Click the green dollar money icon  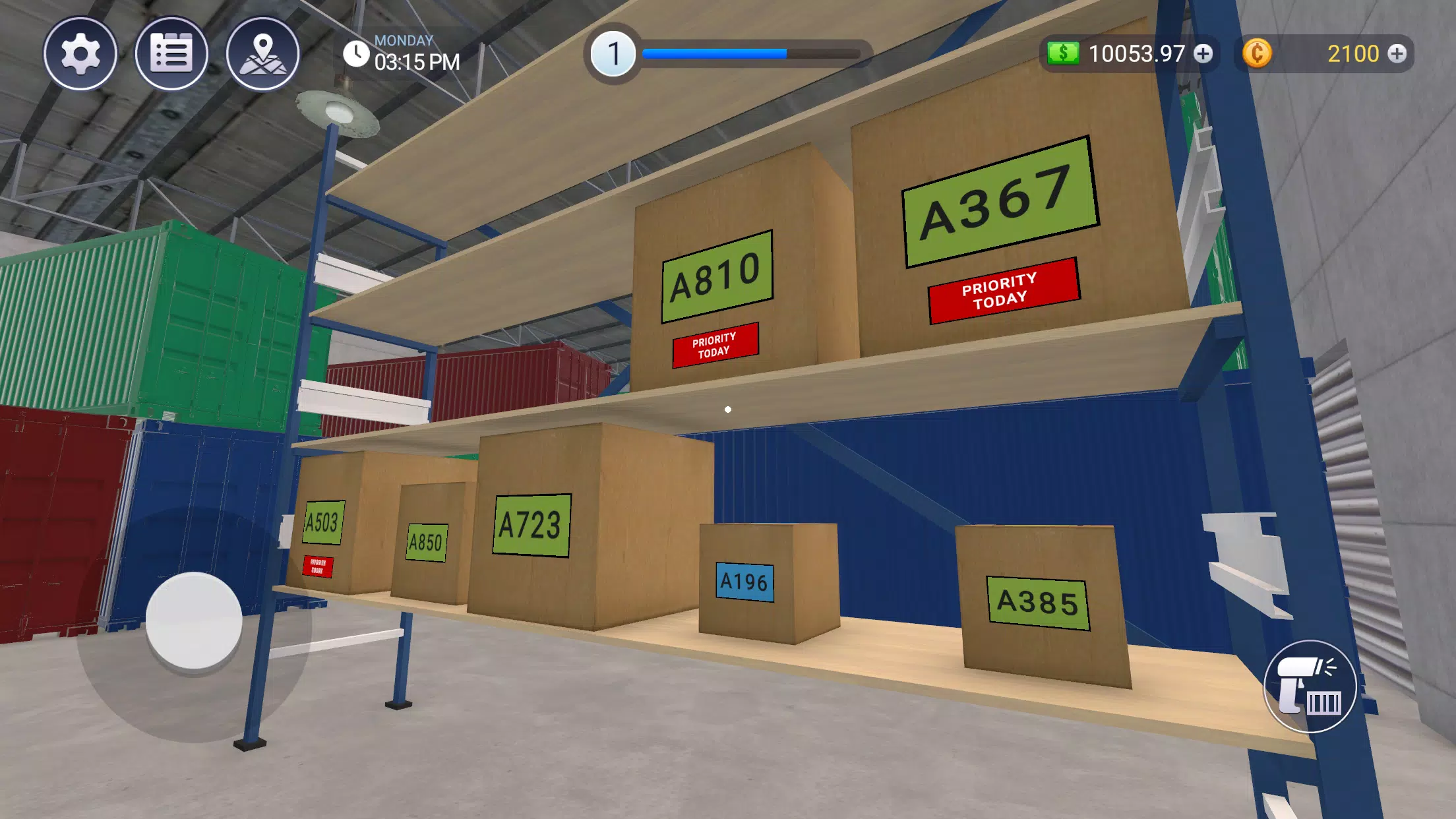(x=1064, y=53)
